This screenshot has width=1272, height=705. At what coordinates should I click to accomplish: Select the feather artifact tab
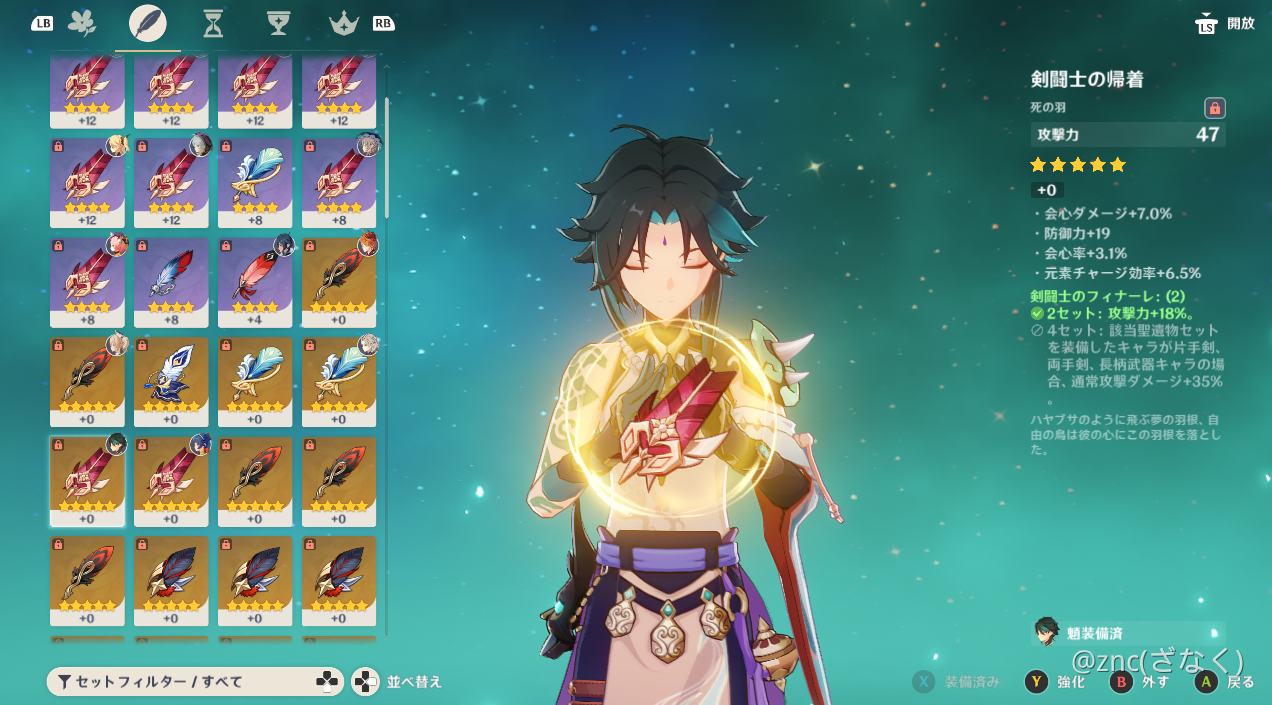tap(148, 23)
